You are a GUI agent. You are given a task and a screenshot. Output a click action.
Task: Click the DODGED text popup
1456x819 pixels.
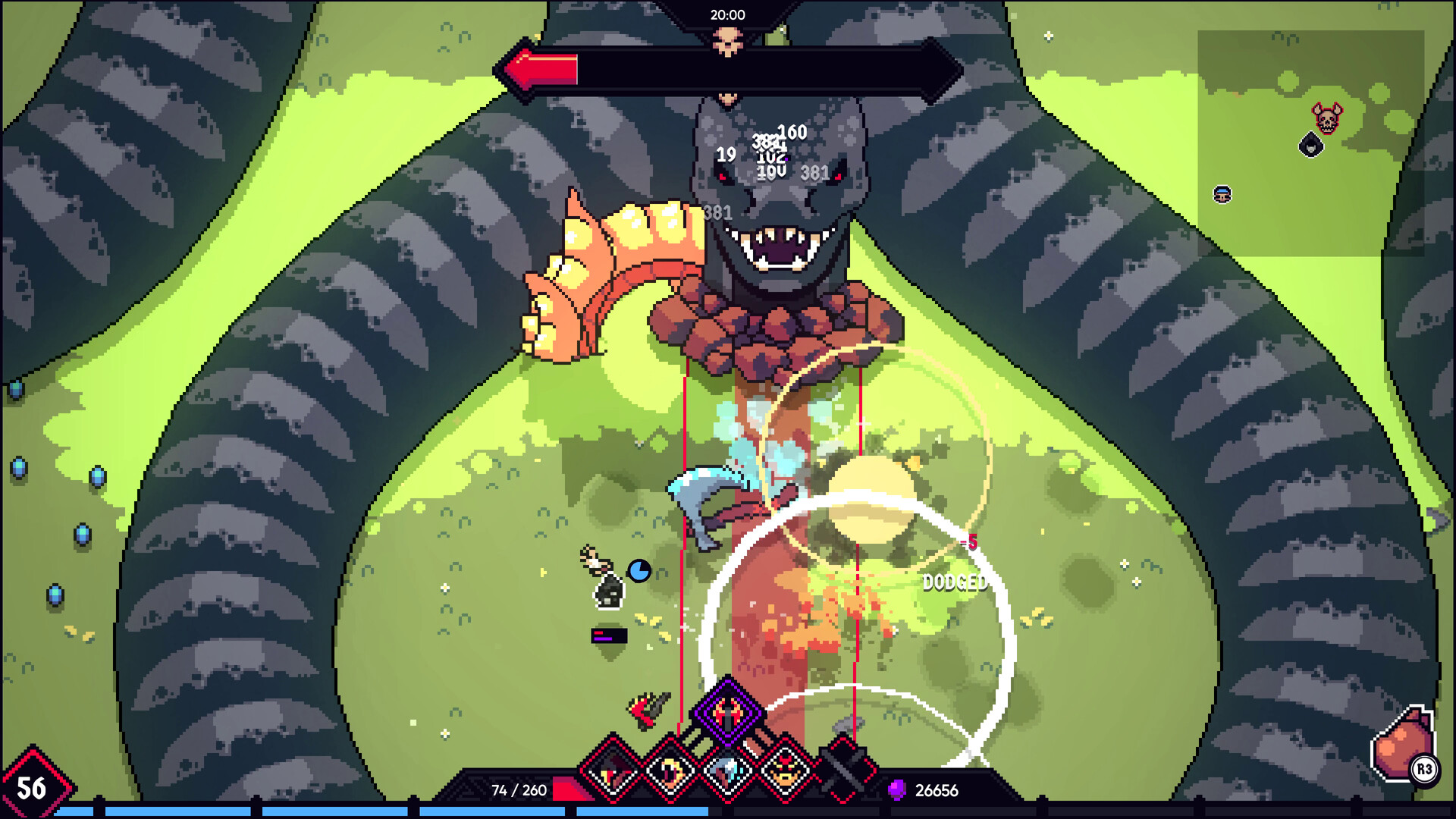pos(955,585)
